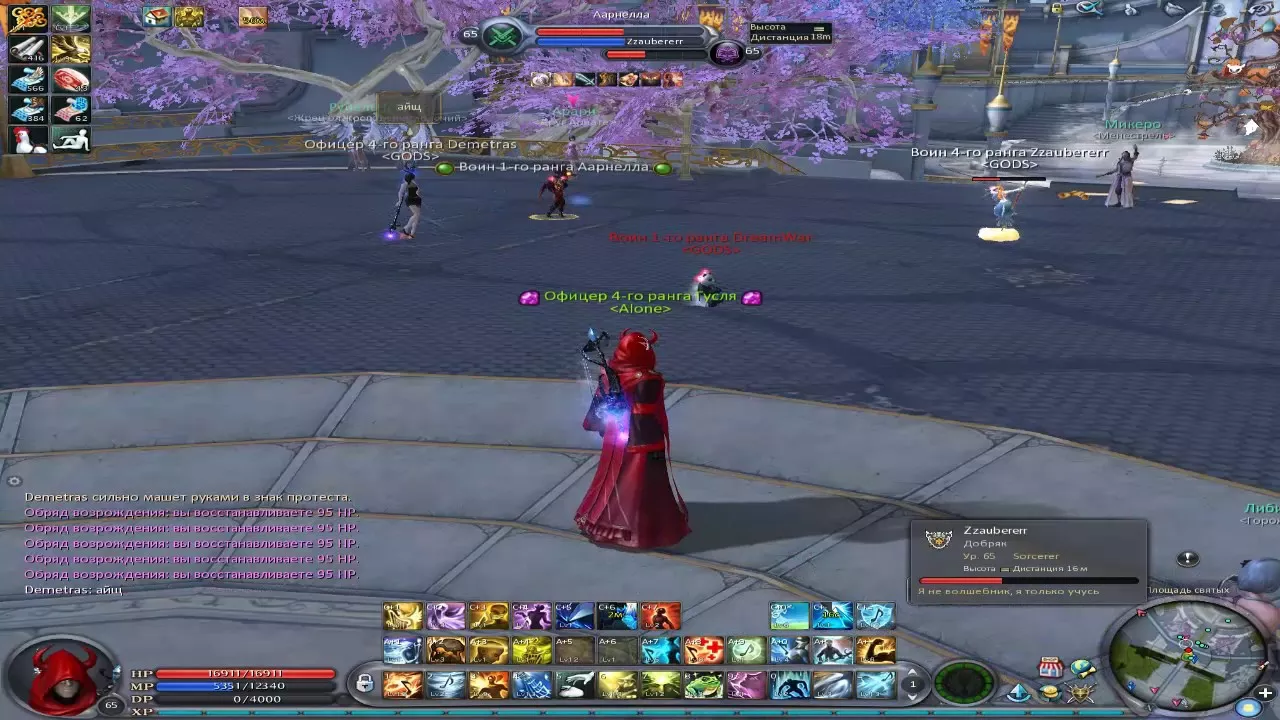Toggle the hotbar lock icon
Viewport: 1280px width, 720px height.
pyautogui.click(x=364, y=684)
